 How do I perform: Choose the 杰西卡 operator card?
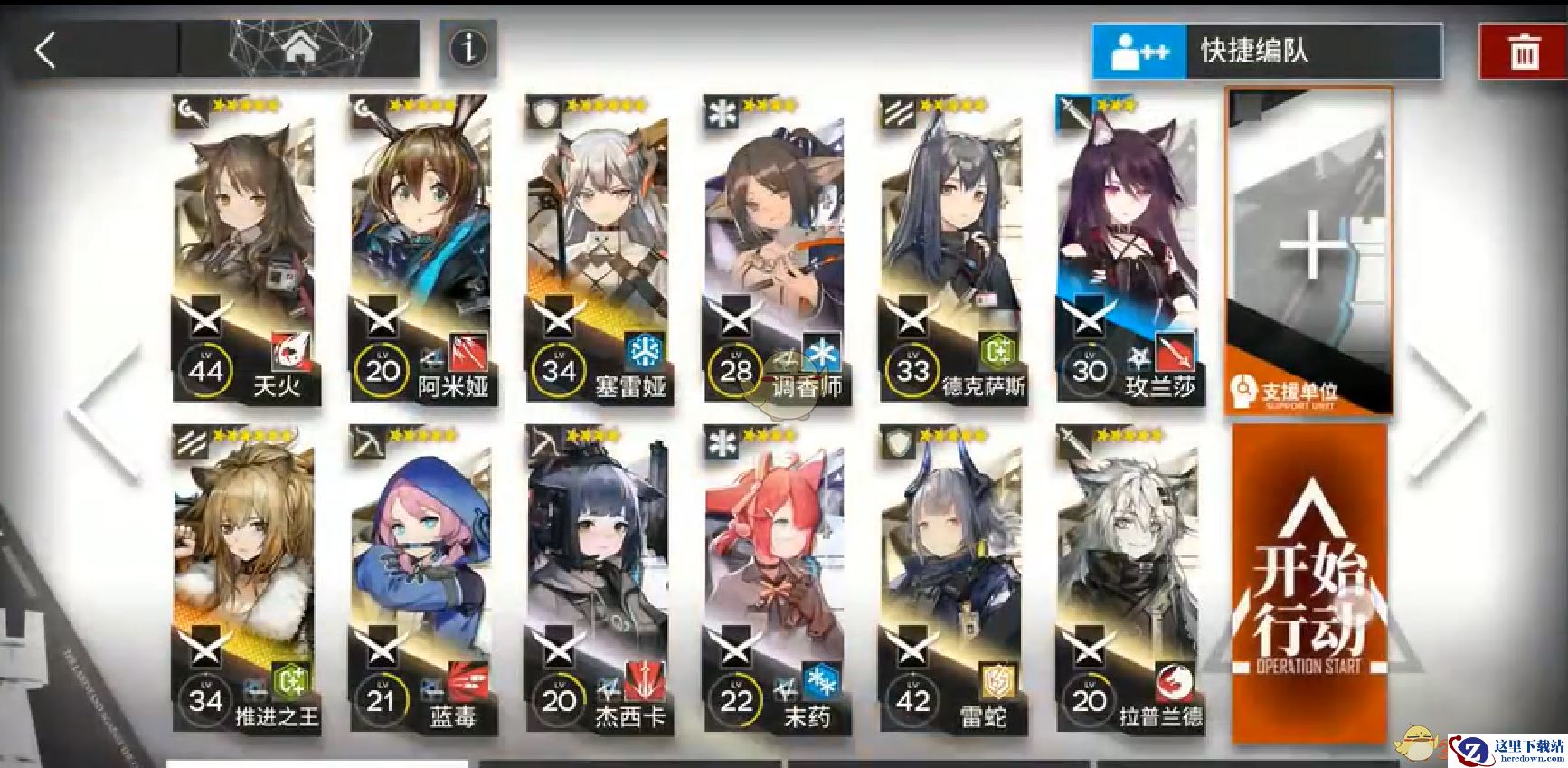click(x=597, y=579)
